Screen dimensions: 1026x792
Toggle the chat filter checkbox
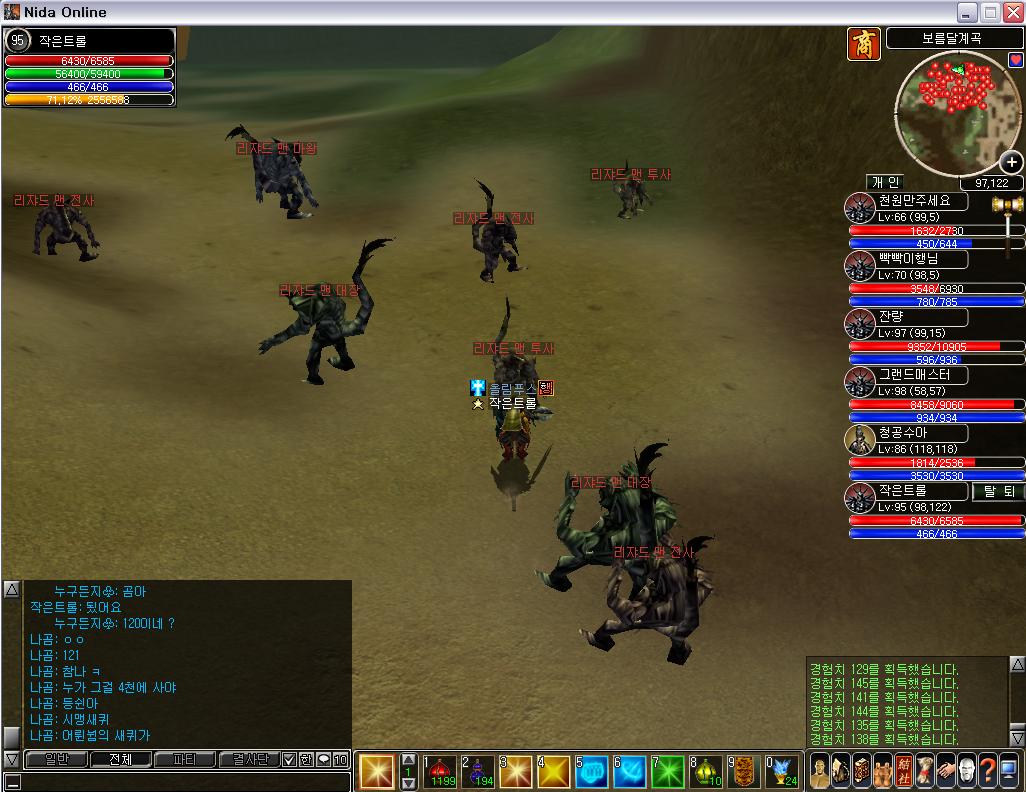(x=289, y=760)
